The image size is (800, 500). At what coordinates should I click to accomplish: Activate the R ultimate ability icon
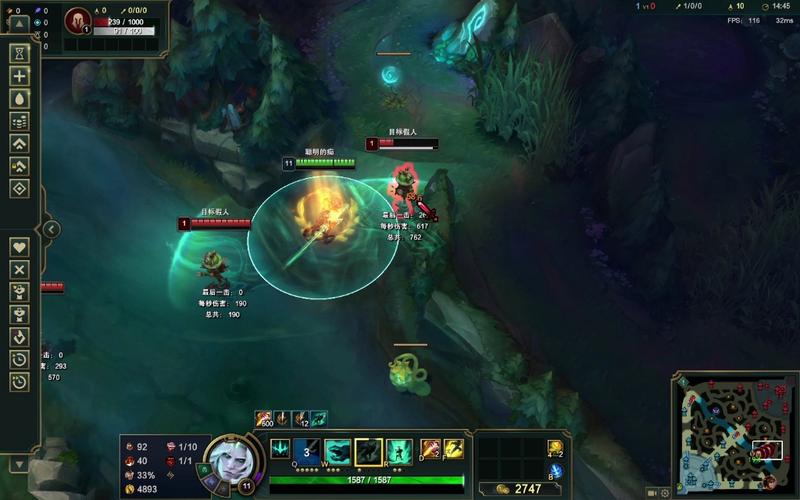[399, 452]
